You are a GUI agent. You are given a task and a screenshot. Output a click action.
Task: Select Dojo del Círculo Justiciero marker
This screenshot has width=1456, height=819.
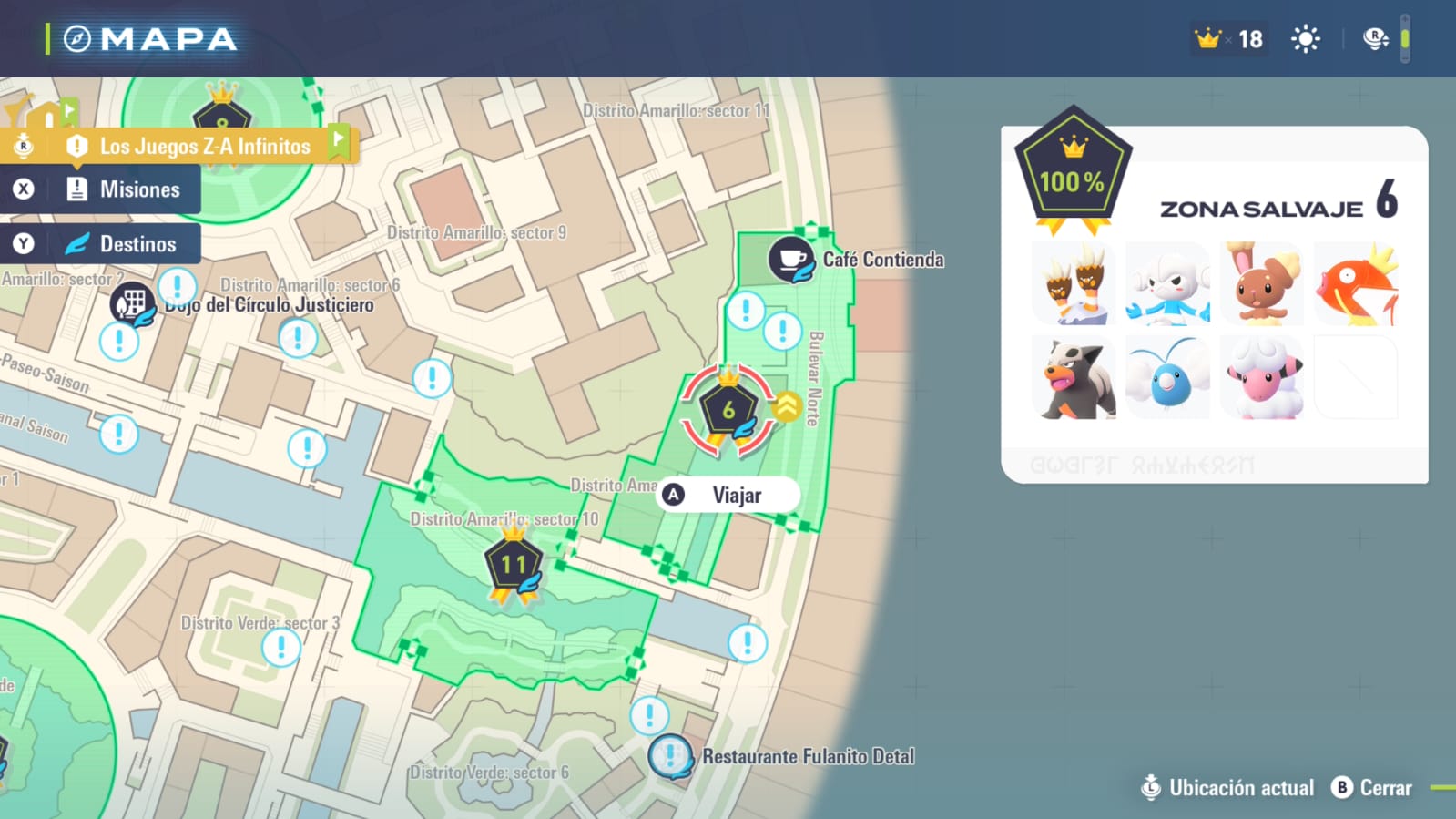click(x=132, y=302)
